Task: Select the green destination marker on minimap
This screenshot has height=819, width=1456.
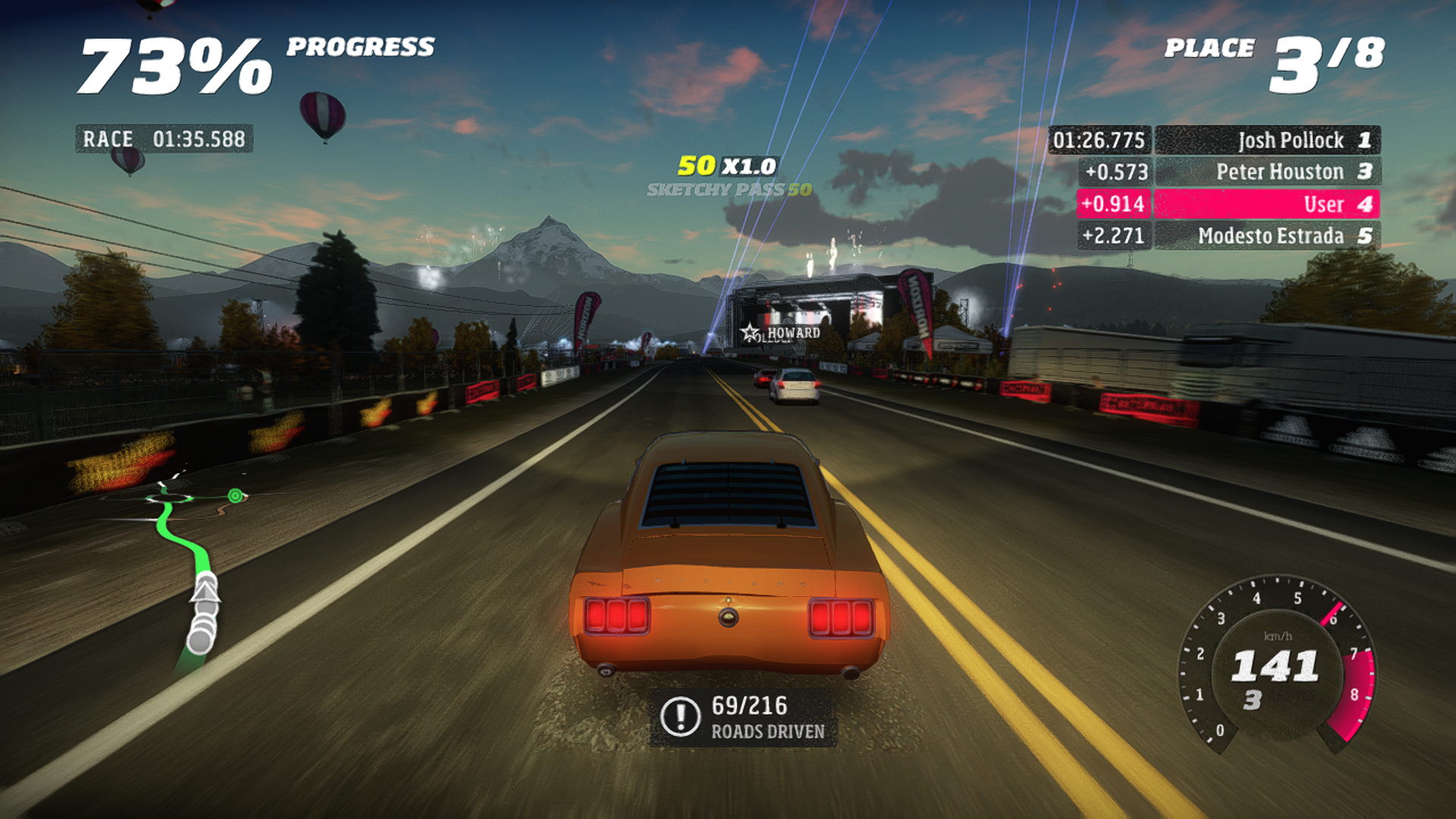Action: 236,496
